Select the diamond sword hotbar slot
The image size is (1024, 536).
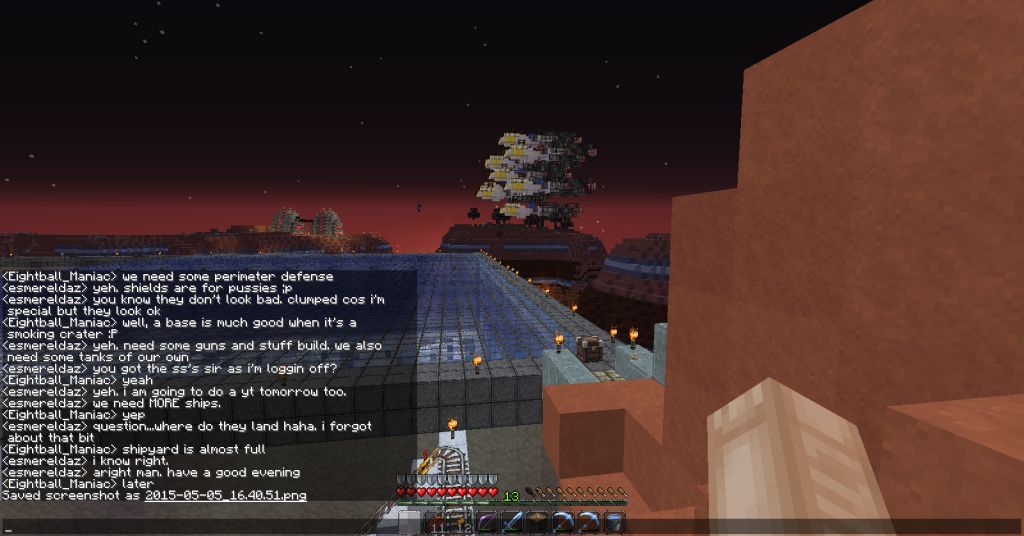click(511, 521)
